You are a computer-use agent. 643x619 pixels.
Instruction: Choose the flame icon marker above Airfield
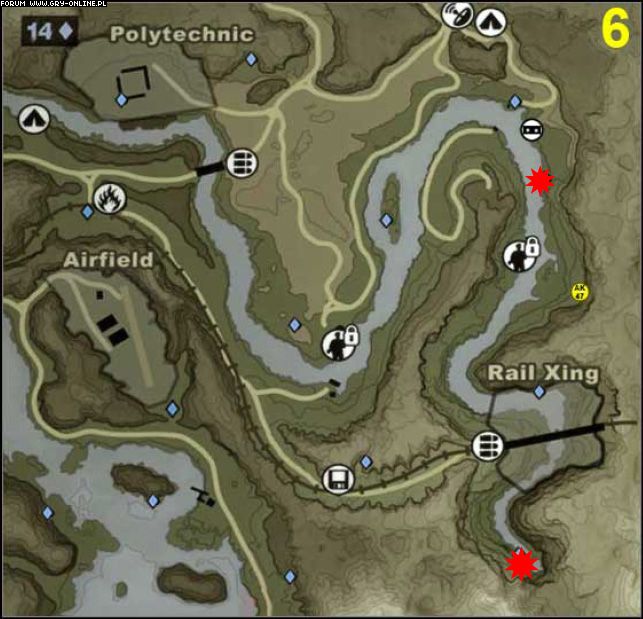(x=108, y=198)
